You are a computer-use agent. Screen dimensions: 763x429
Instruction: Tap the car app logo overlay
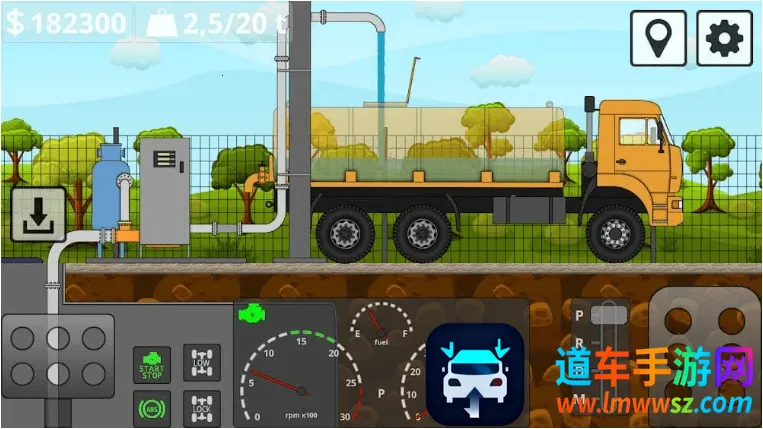pyautogui.click(x=475, y=374)
